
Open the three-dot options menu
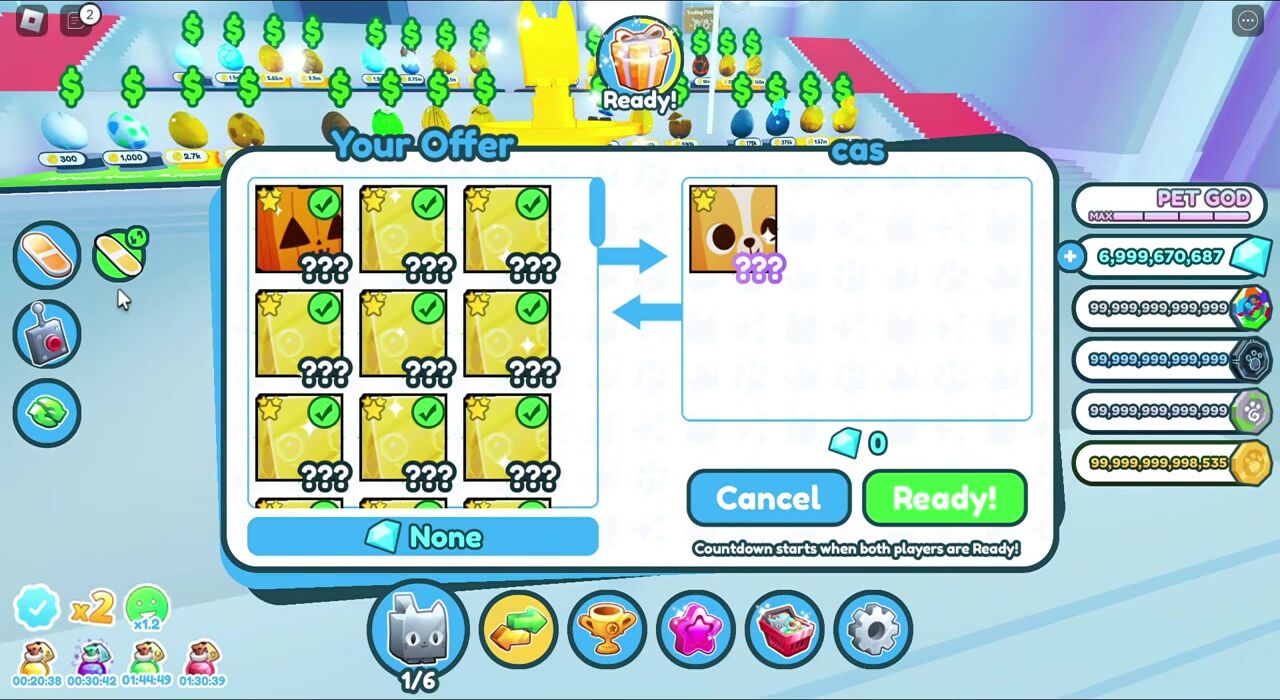1248,20
